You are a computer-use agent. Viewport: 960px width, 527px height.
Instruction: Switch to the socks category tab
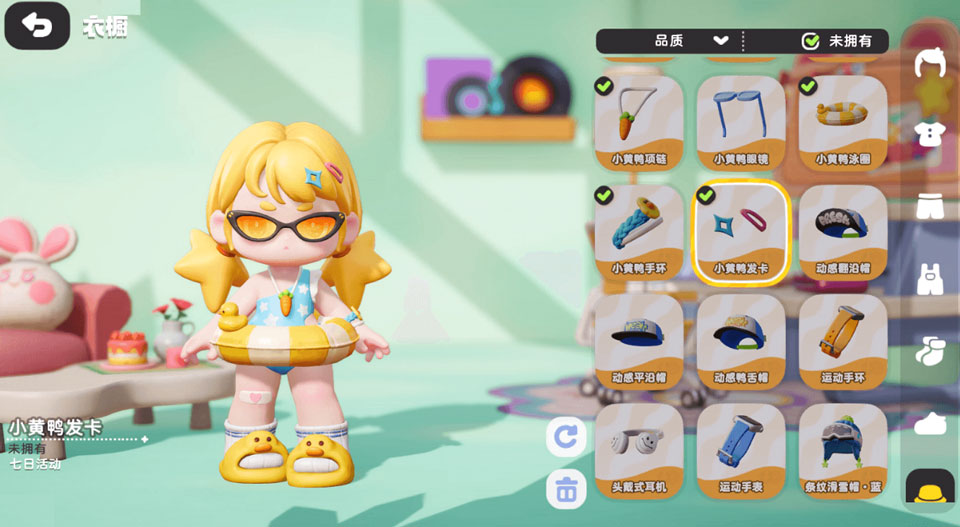(930, 351)
